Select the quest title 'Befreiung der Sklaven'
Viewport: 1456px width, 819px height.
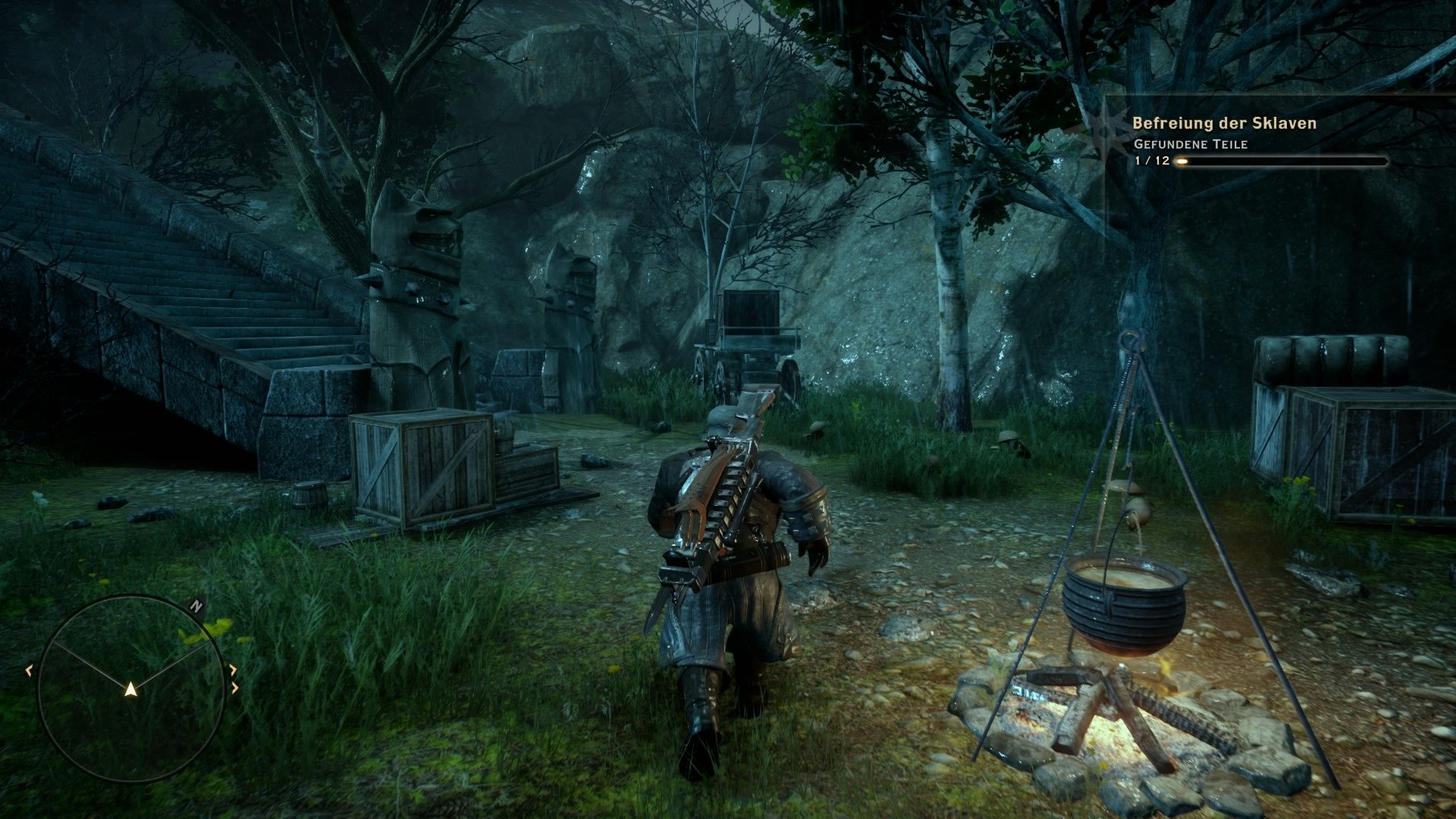1225,124
